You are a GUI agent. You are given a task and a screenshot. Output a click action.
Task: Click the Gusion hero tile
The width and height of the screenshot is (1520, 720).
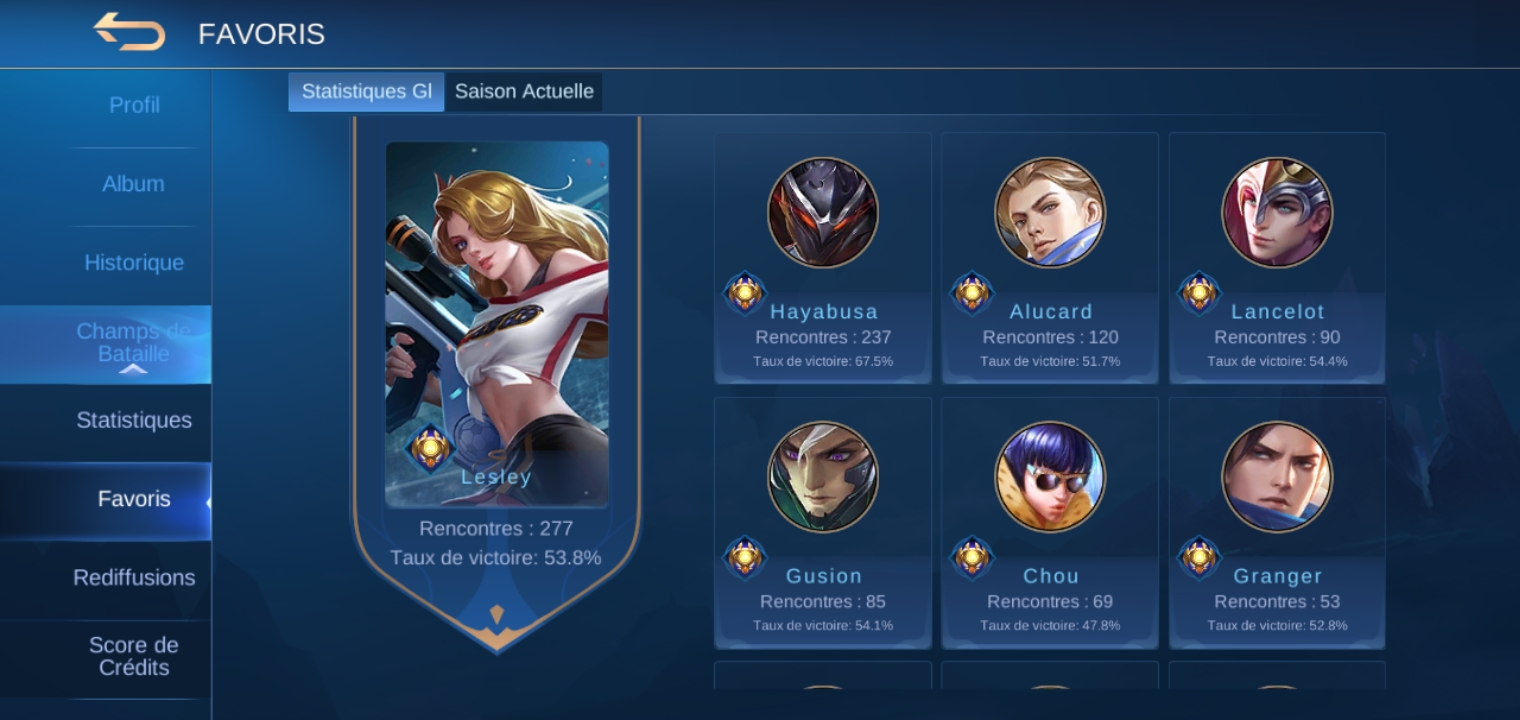click(823, 522)
